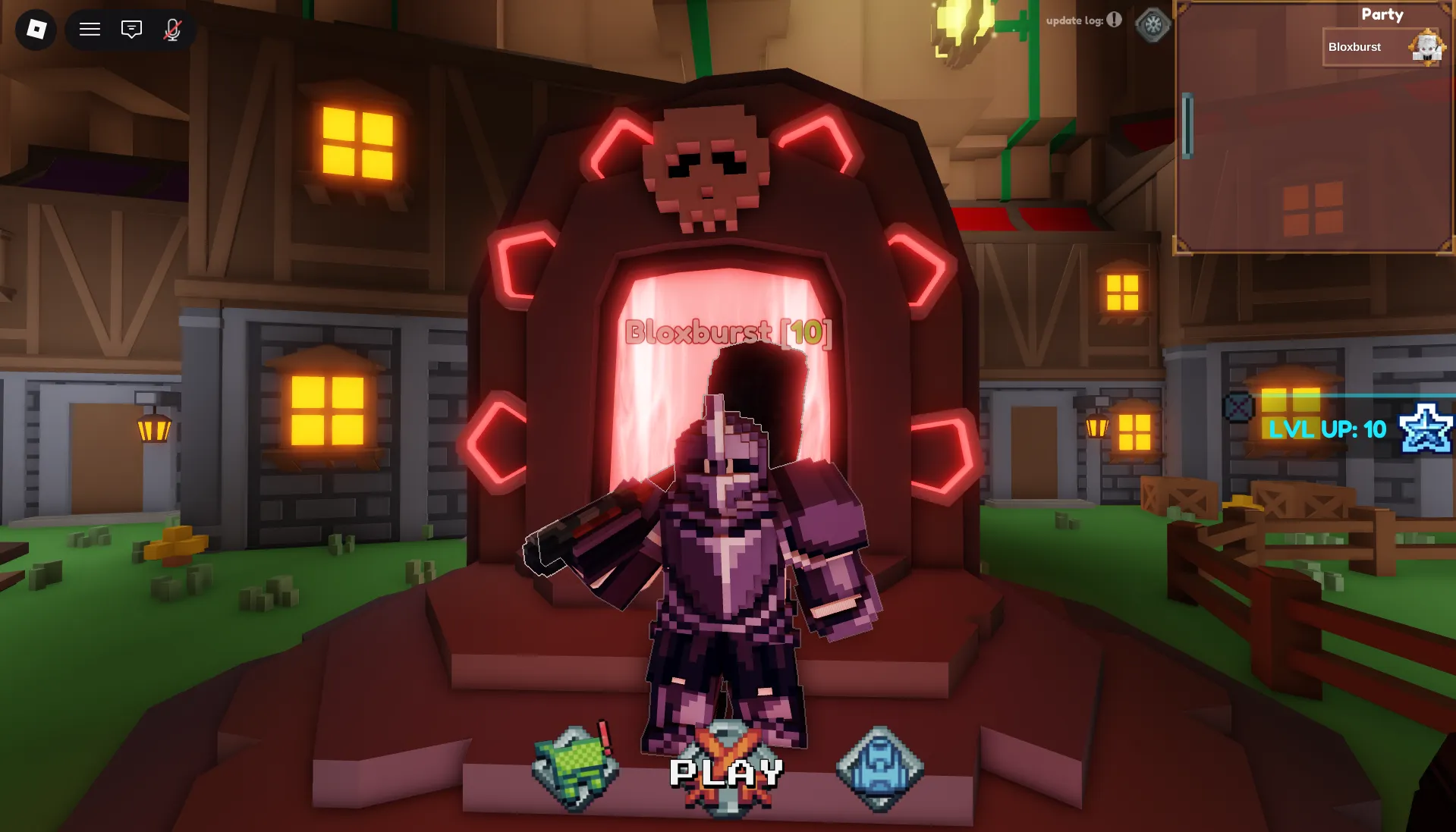Open the chat bubble icon
The width and height of the screenshot is (1456, 832).
click(131, 30)
